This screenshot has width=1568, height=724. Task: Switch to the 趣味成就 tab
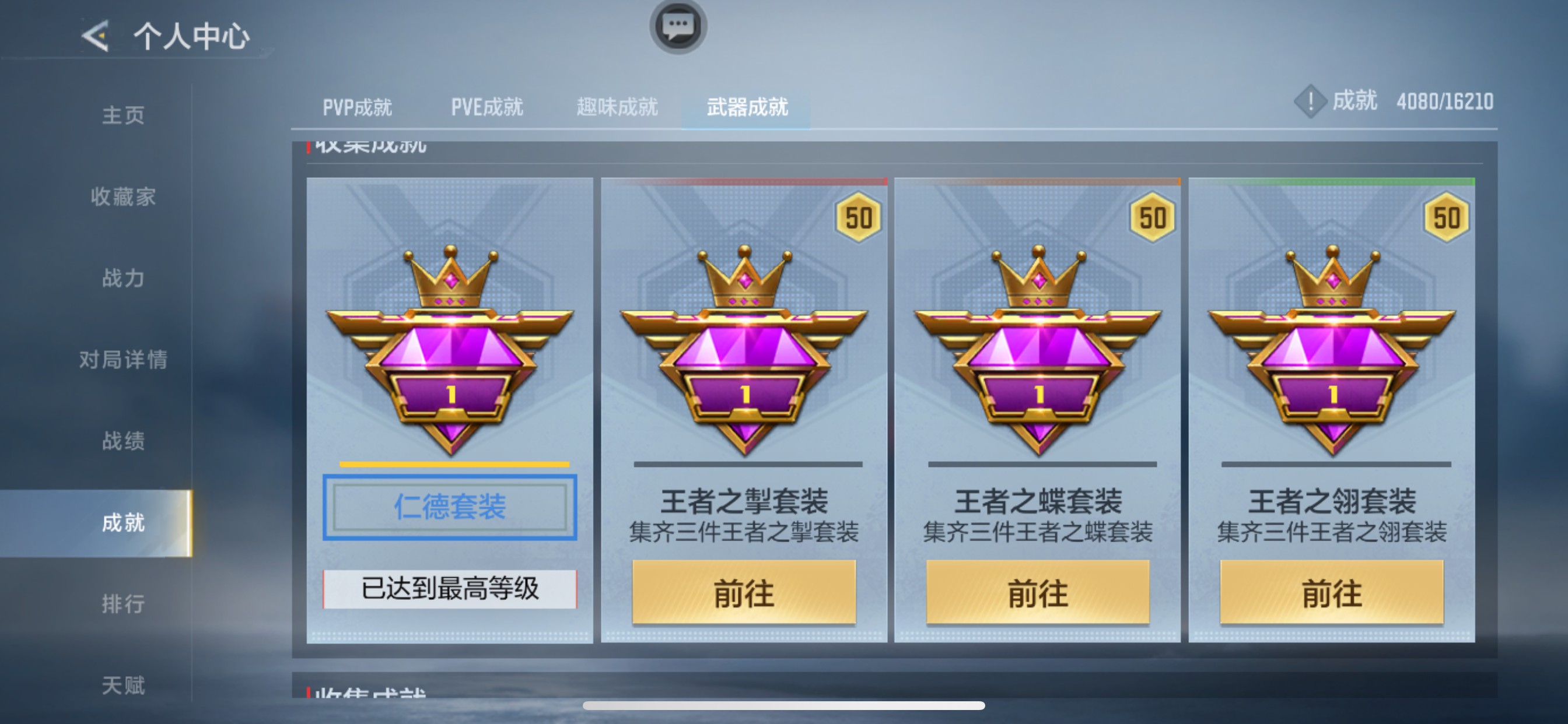click(617, 107)
